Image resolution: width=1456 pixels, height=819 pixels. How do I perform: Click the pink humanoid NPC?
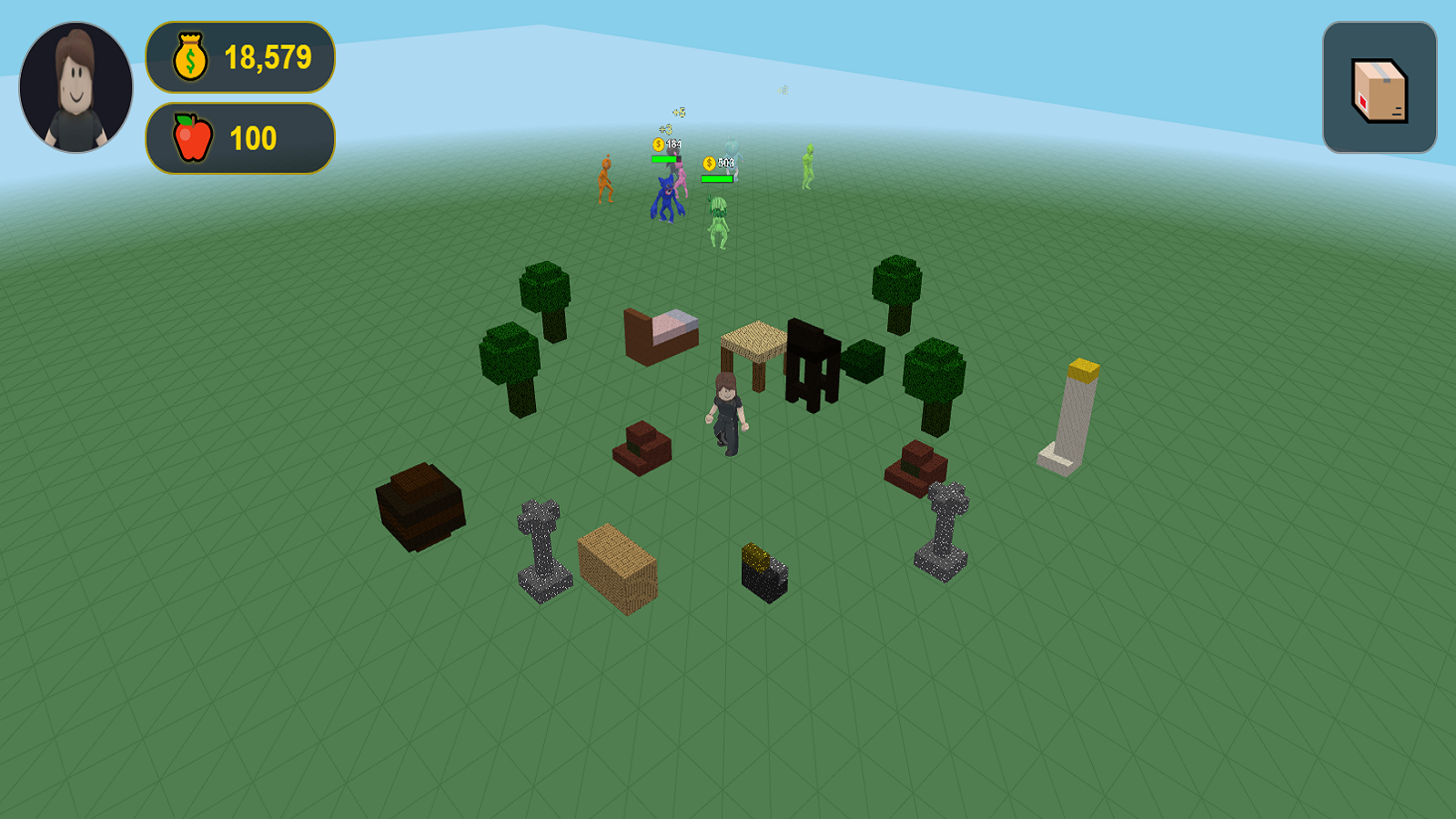[x=681, y=178]
